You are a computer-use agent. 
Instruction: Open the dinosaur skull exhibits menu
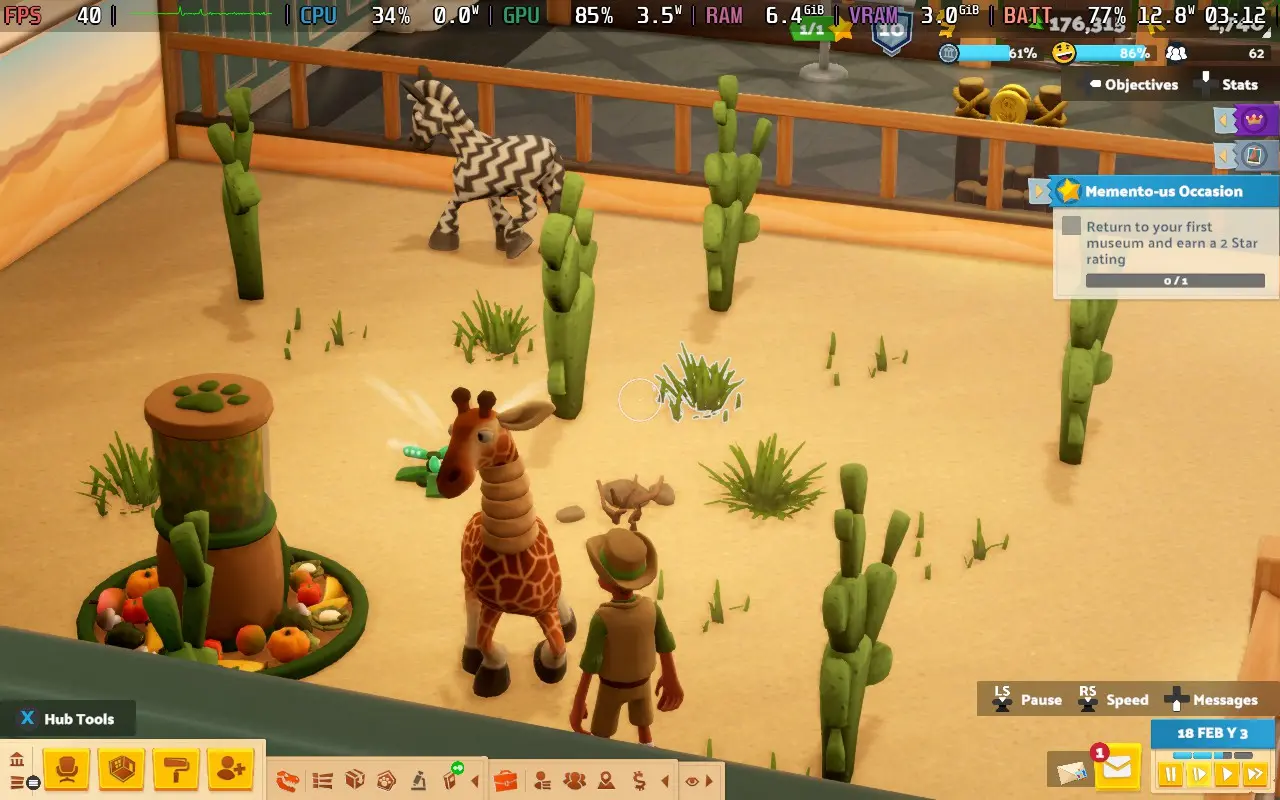(x=289, y=780)
